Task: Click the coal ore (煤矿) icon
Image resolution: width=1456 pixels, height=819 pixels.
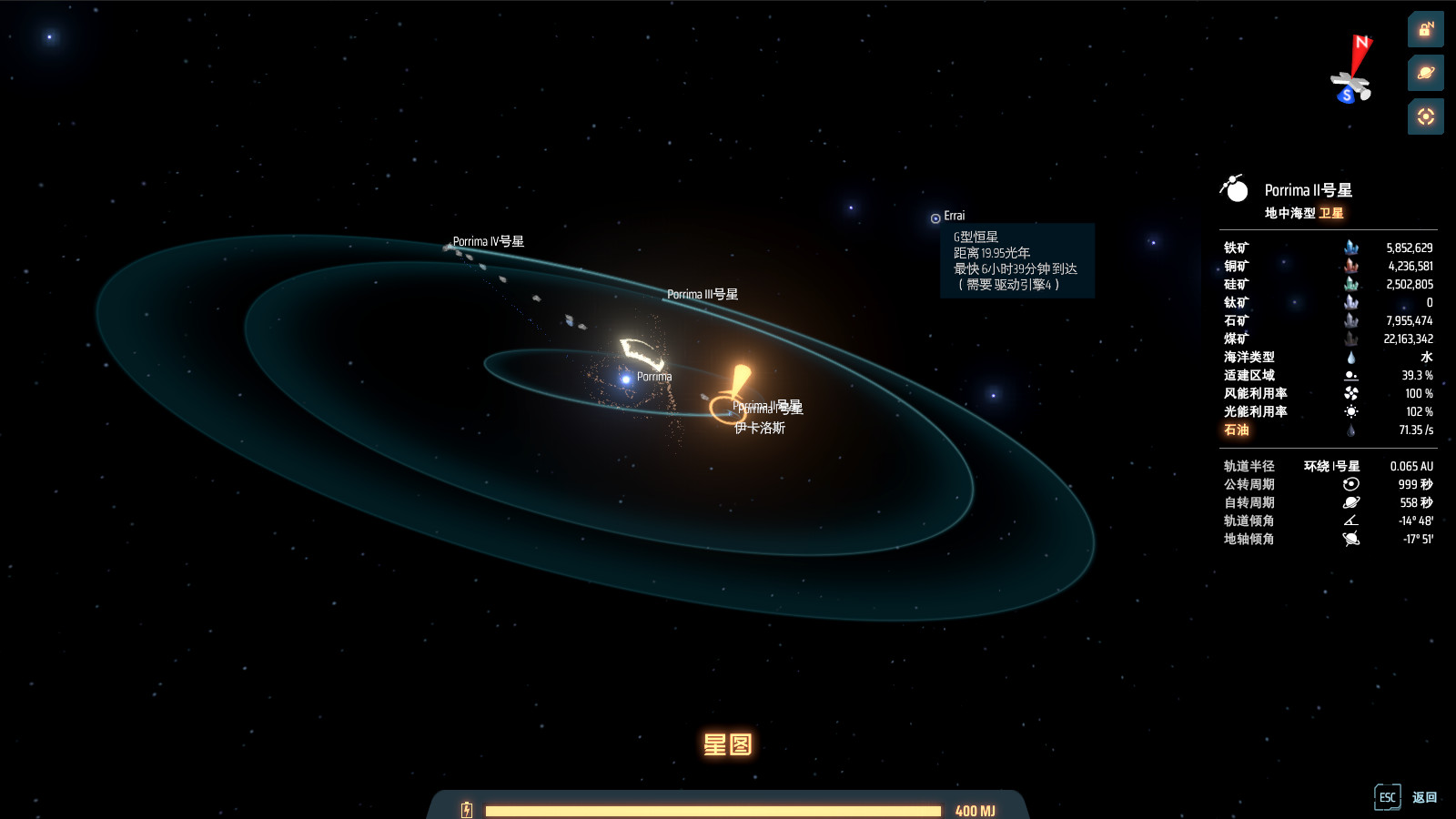Action: point(1352,339)
